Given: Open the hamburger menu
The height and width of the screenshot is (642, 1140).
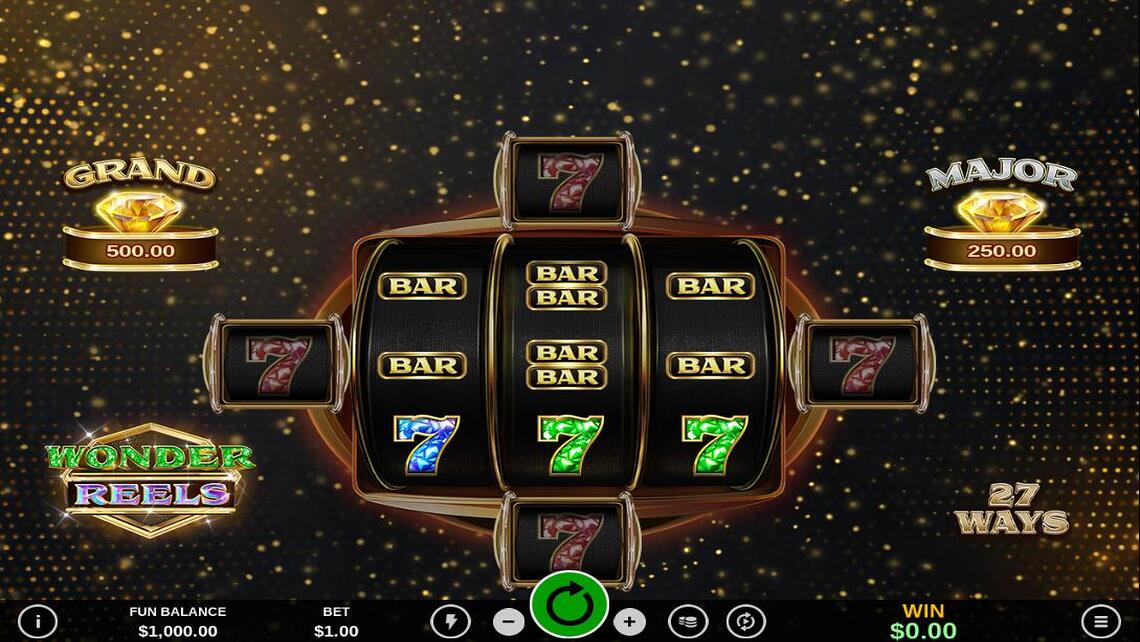Looking at the screenshot, I should (1101, 621).
